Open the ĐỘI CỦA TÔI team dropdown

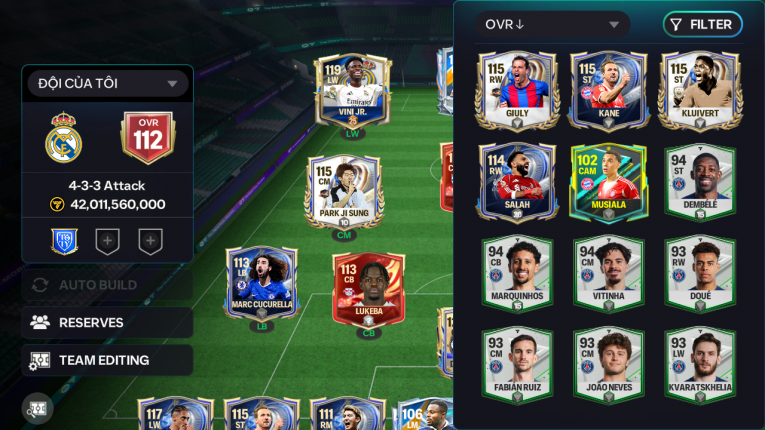[x=107, y=84]
